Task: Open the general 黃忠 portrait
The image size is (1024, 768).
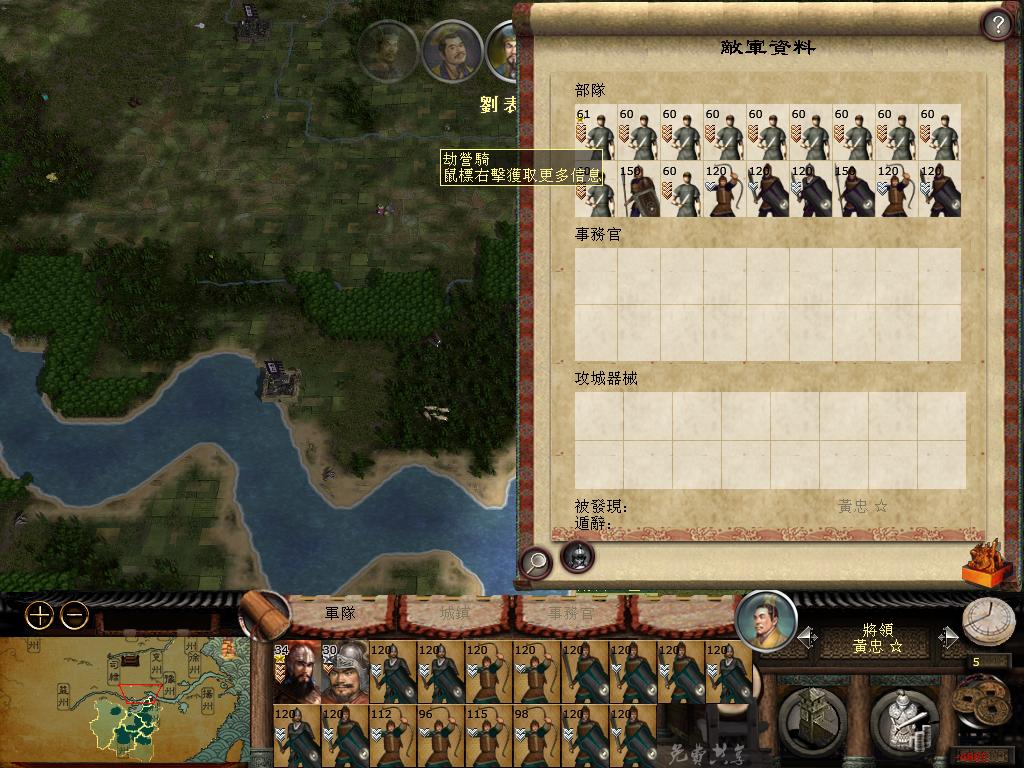Action: tap(766, 621)
